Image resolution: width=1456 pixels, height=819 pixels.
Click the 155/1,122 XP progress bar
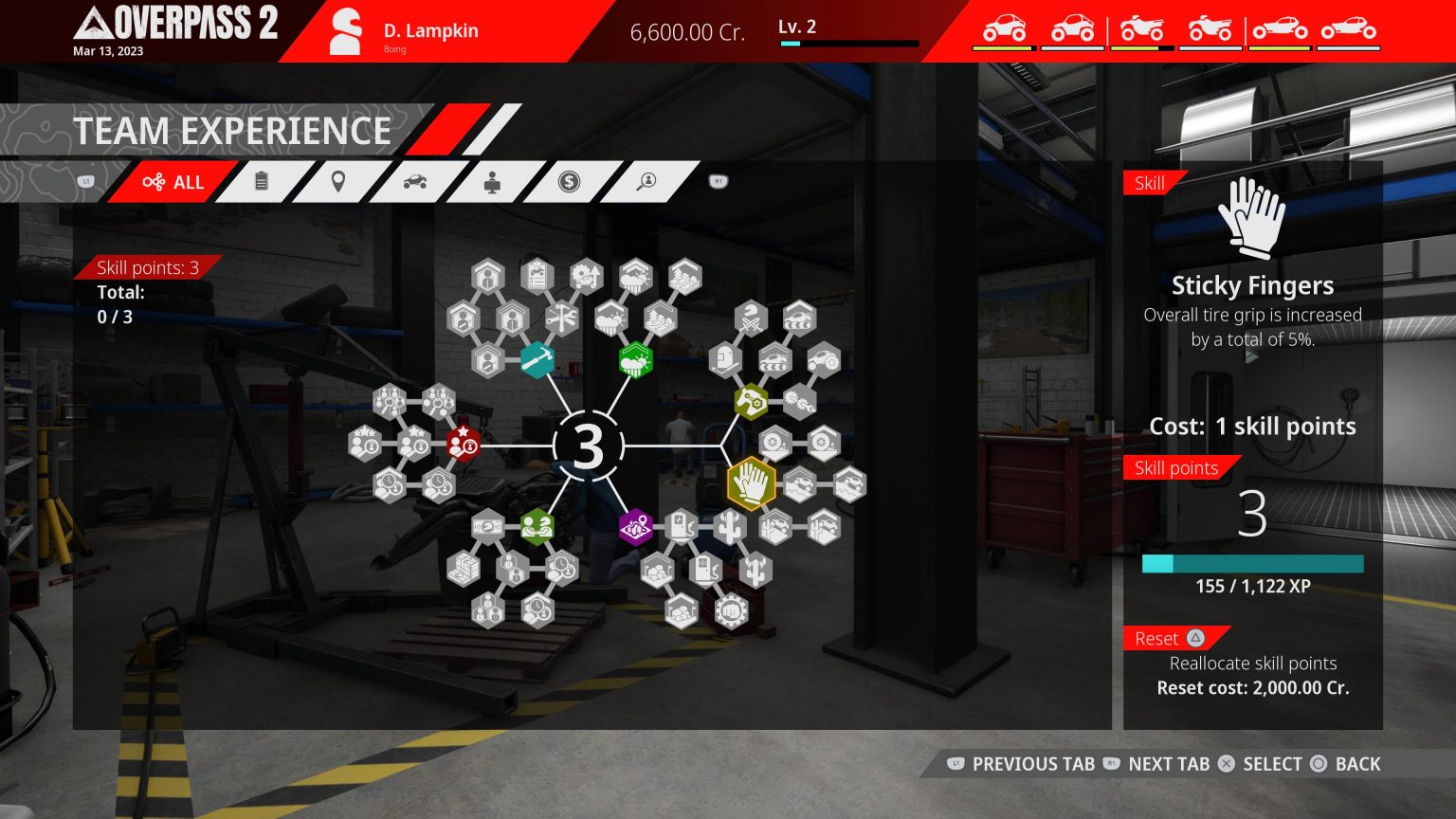pos(1252,563)
